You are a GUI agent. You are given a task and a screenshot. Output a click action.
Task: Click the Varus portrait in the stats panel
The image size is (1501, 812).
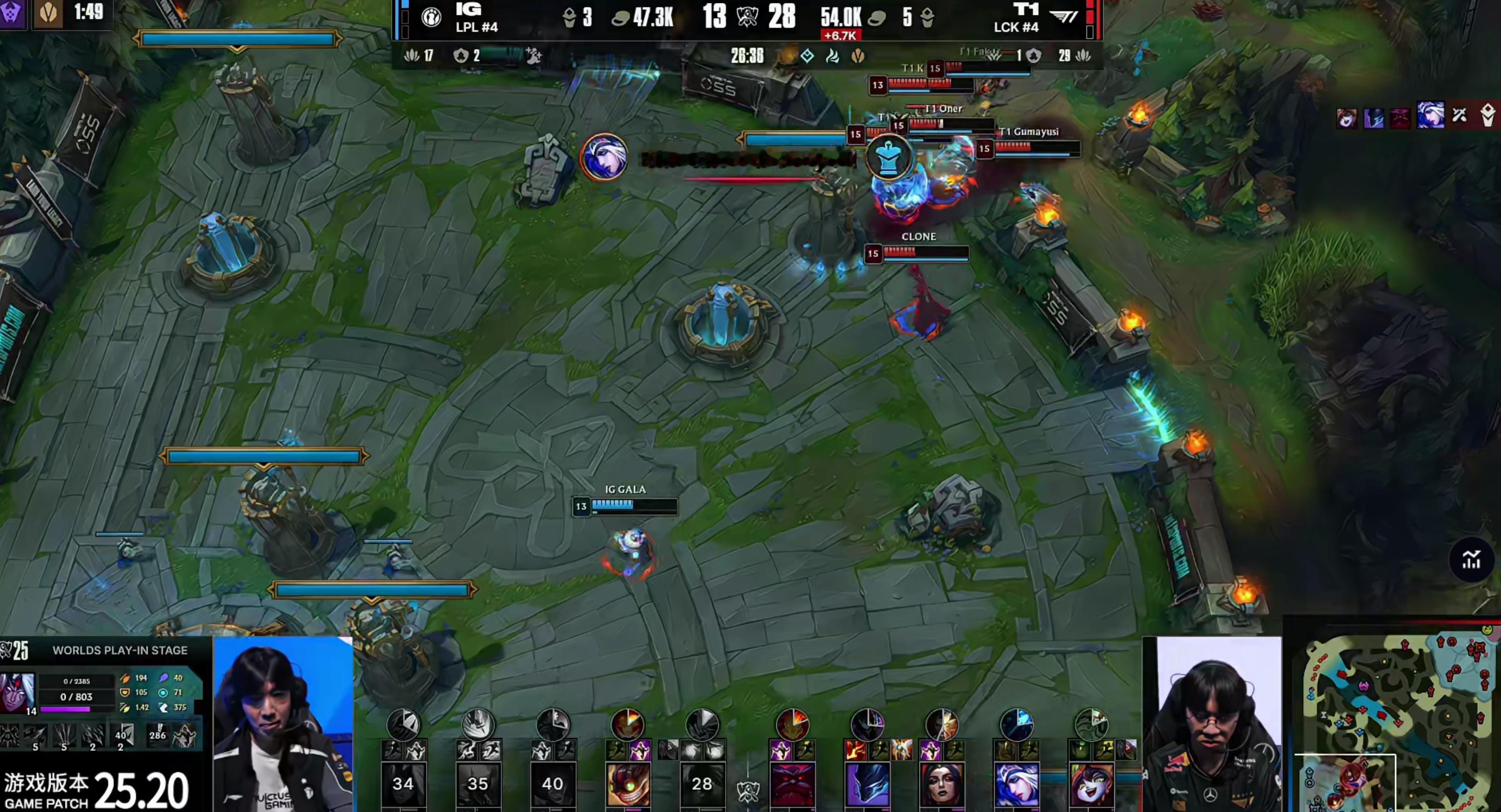17,692
